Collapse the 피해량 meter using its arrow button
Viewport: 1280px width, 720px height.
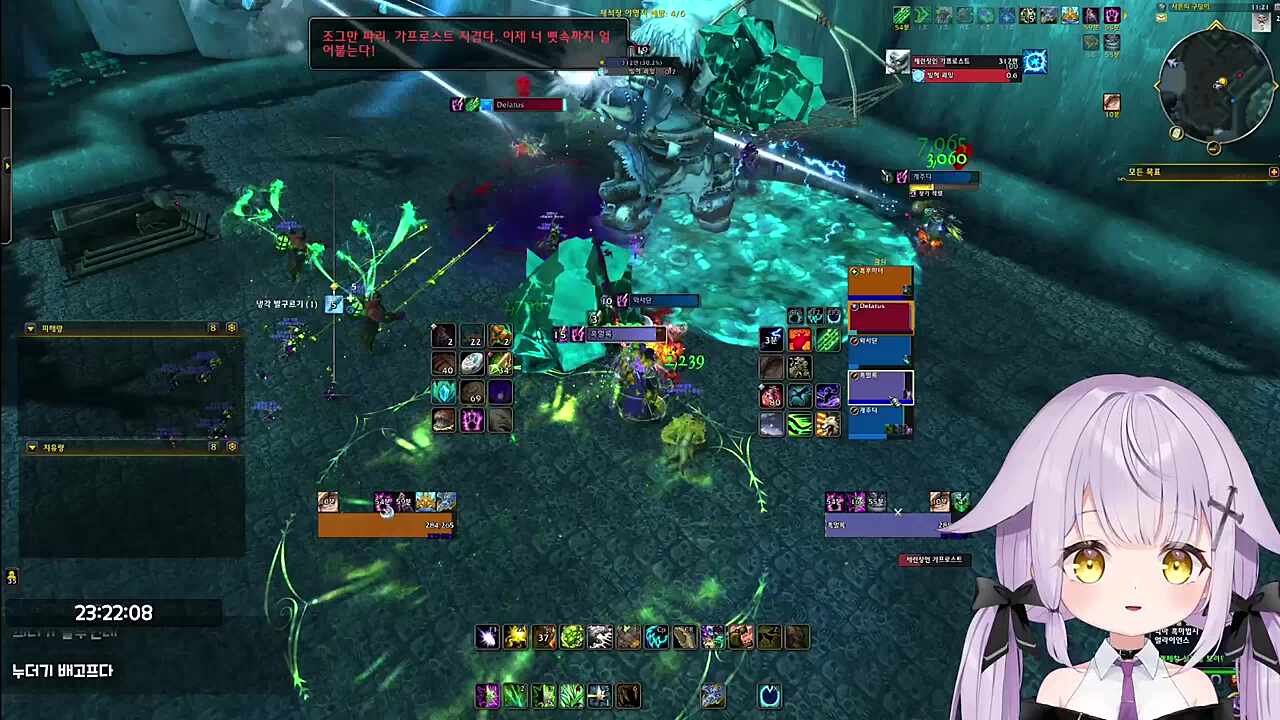click(x=30, y=328)
